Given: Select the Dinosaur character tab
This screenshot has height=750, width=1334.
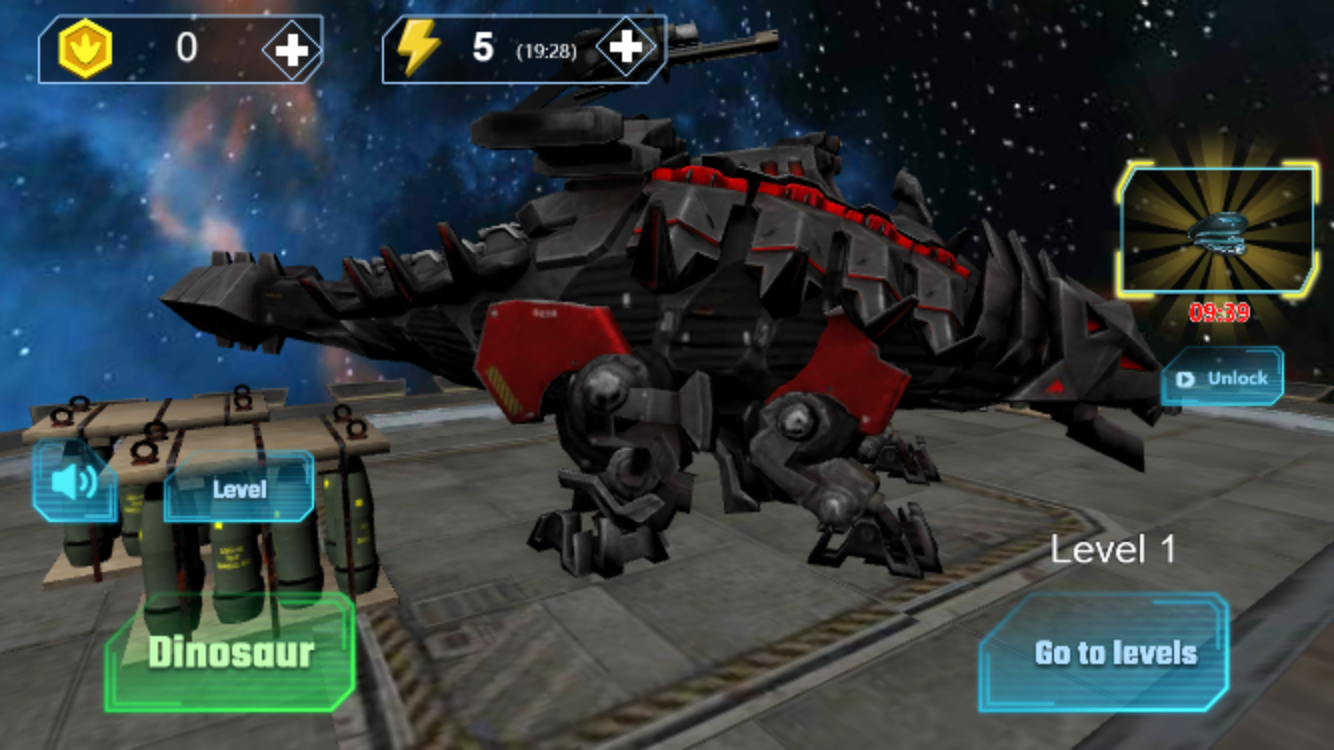Looking at the screenshot, I should pos(230,651).
